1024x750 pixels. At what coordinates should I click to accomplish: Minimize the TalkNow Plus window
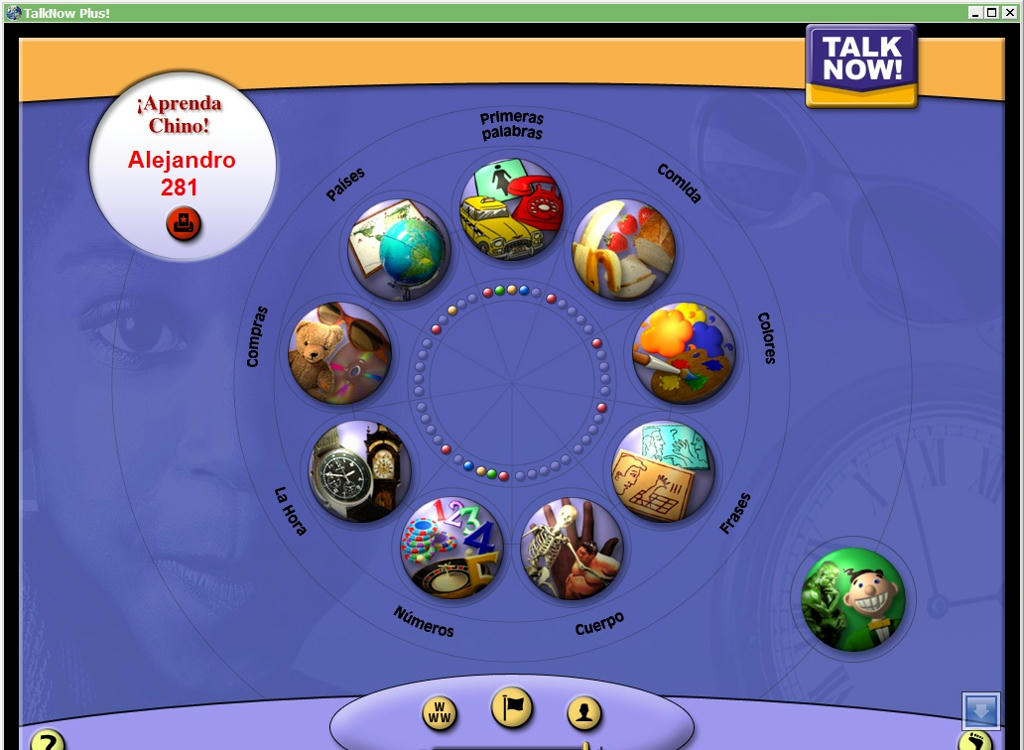click(975, 12)
